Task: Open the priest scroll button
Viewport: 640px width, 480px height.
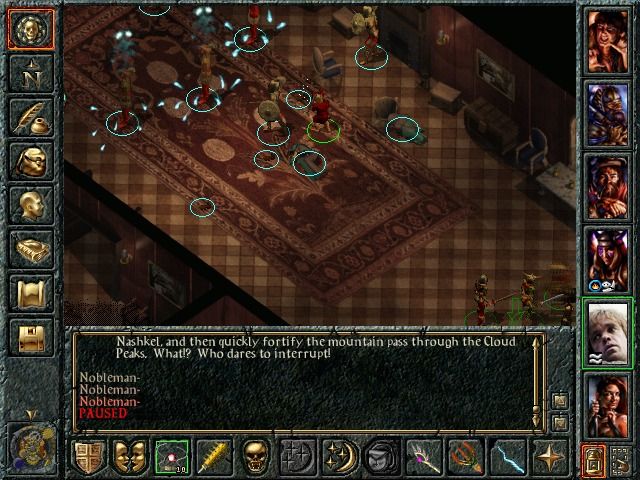Action: 30,293
